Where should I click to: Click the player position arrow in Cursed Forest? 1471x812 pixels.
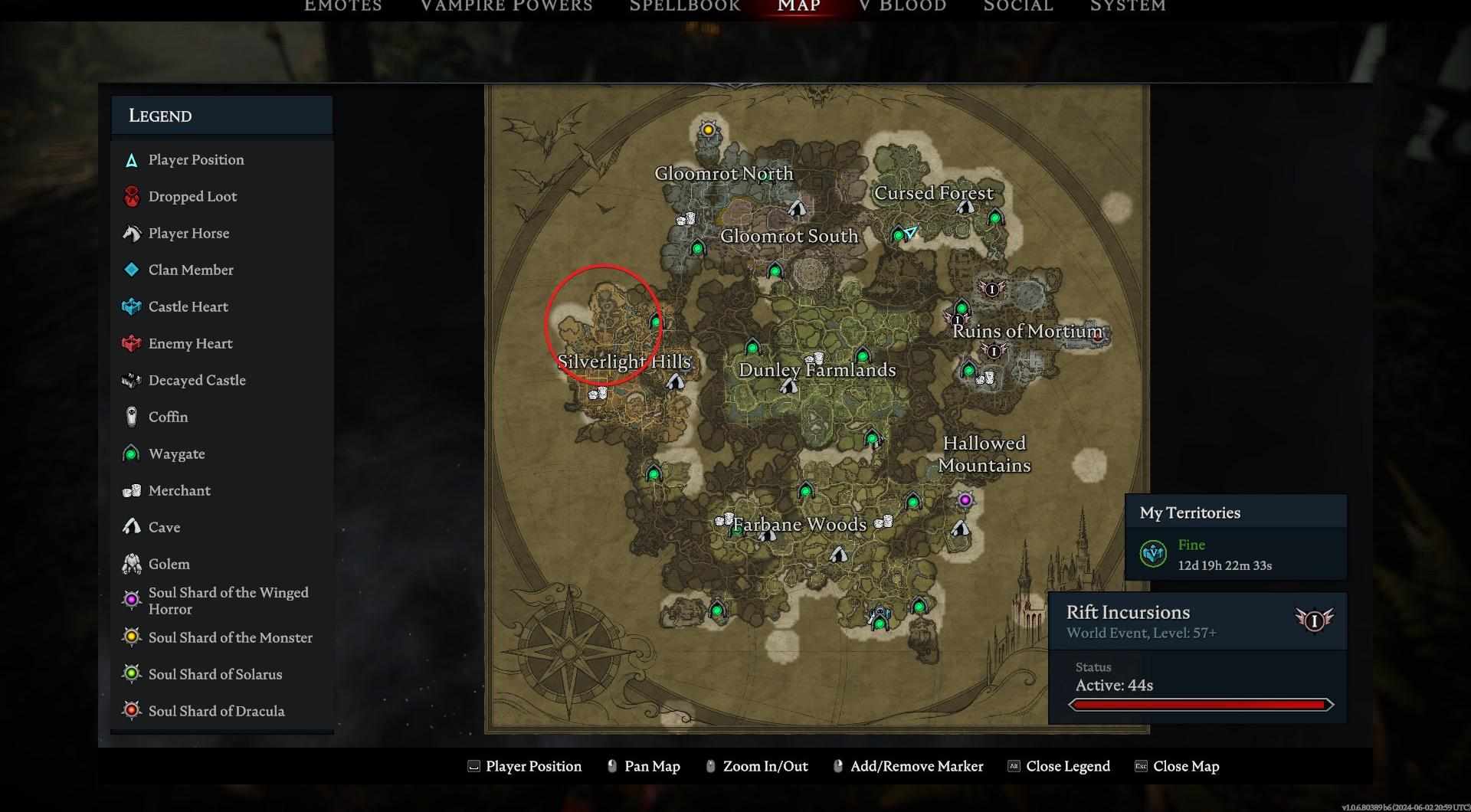tap(910, 232)
